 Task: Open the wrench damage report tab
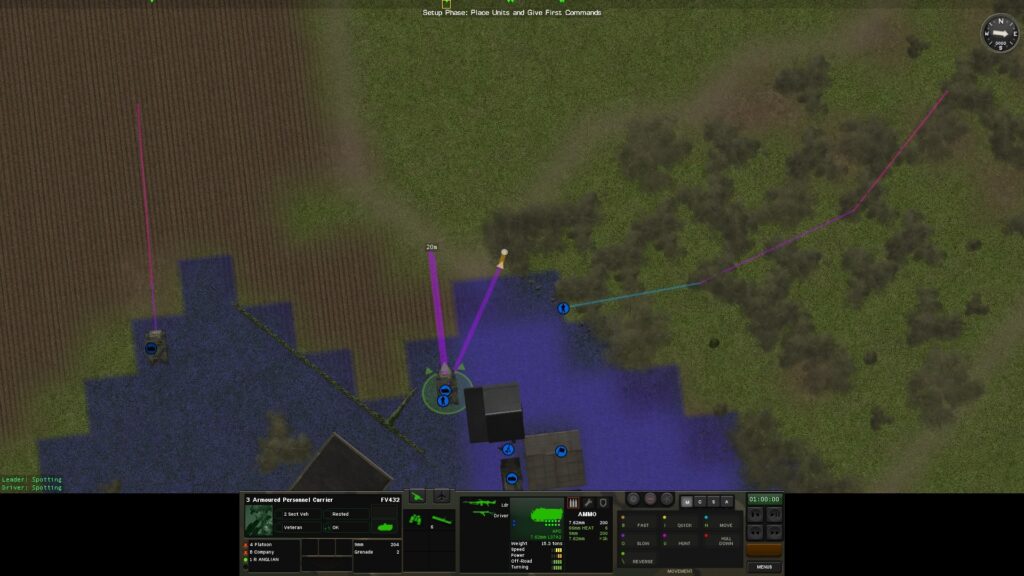click(589, 502)
